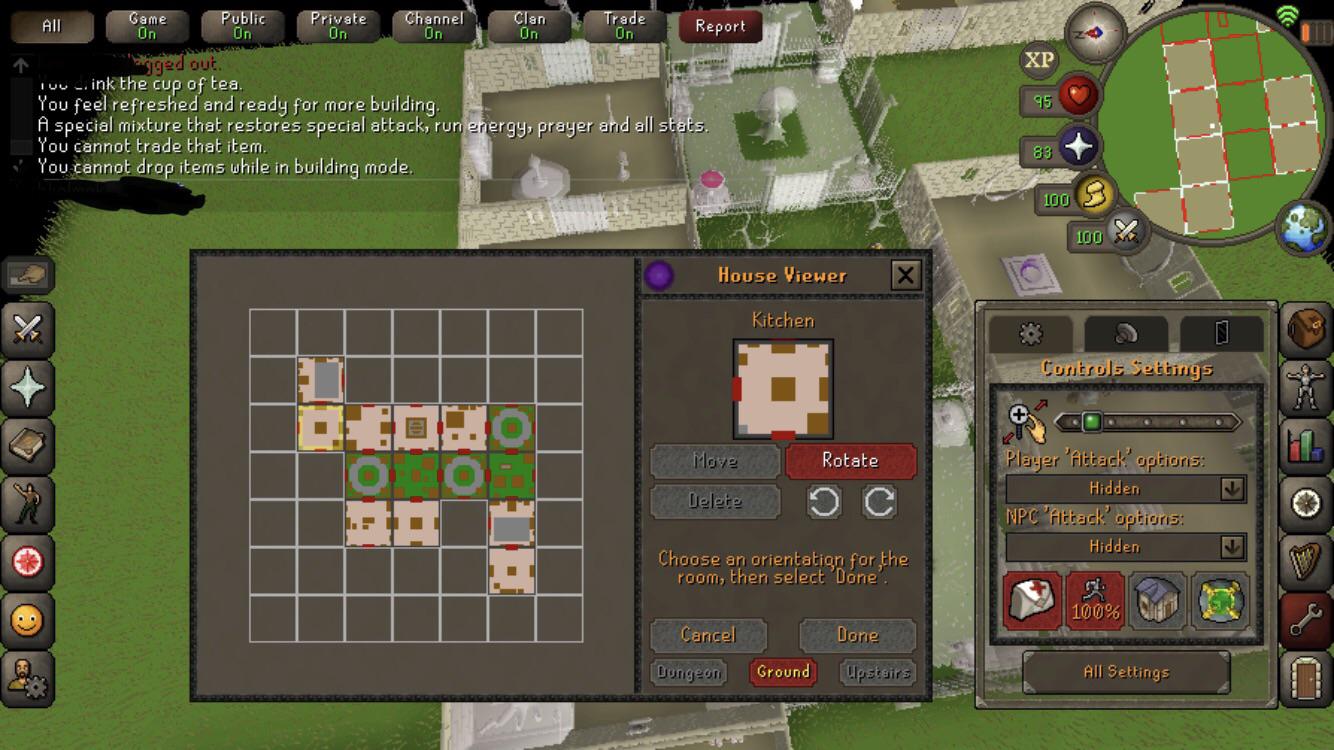Select the Ground floor view

tap(783, 672)
